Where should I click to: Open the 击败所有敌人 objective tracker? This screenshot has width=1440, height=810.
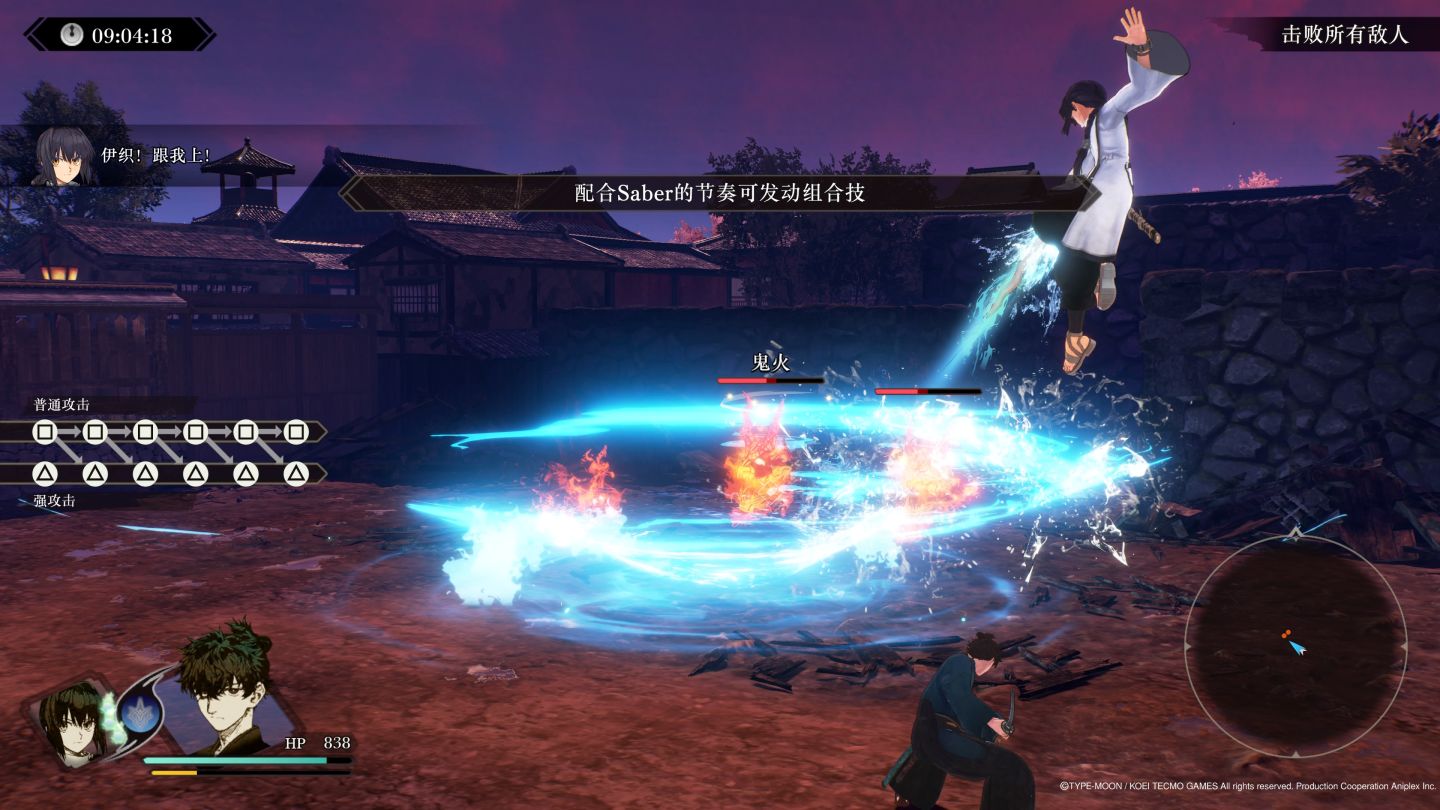tap(1344, 35)
